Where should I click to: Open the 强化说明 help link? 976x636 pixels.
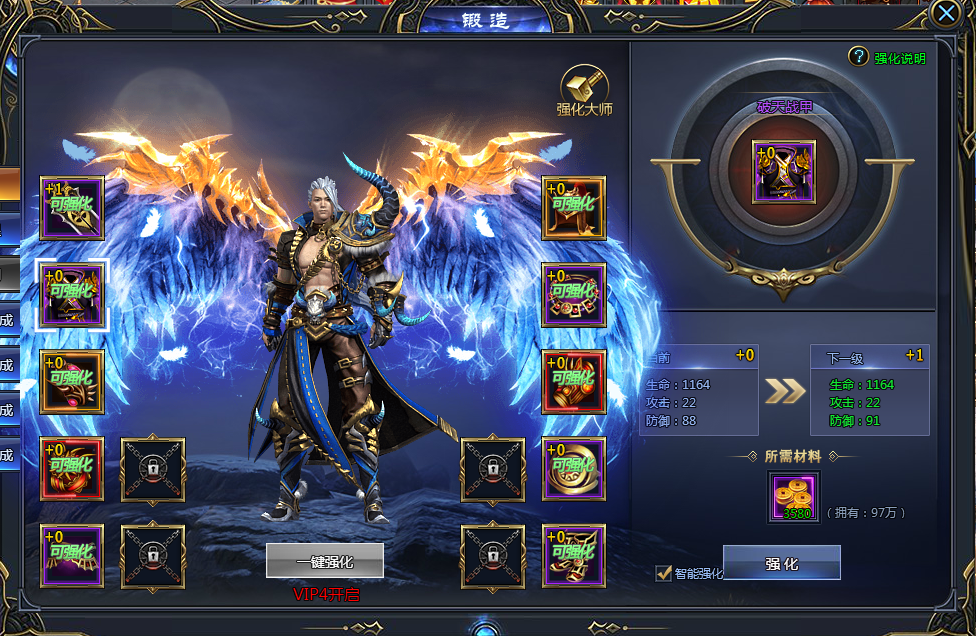(889, 58)
